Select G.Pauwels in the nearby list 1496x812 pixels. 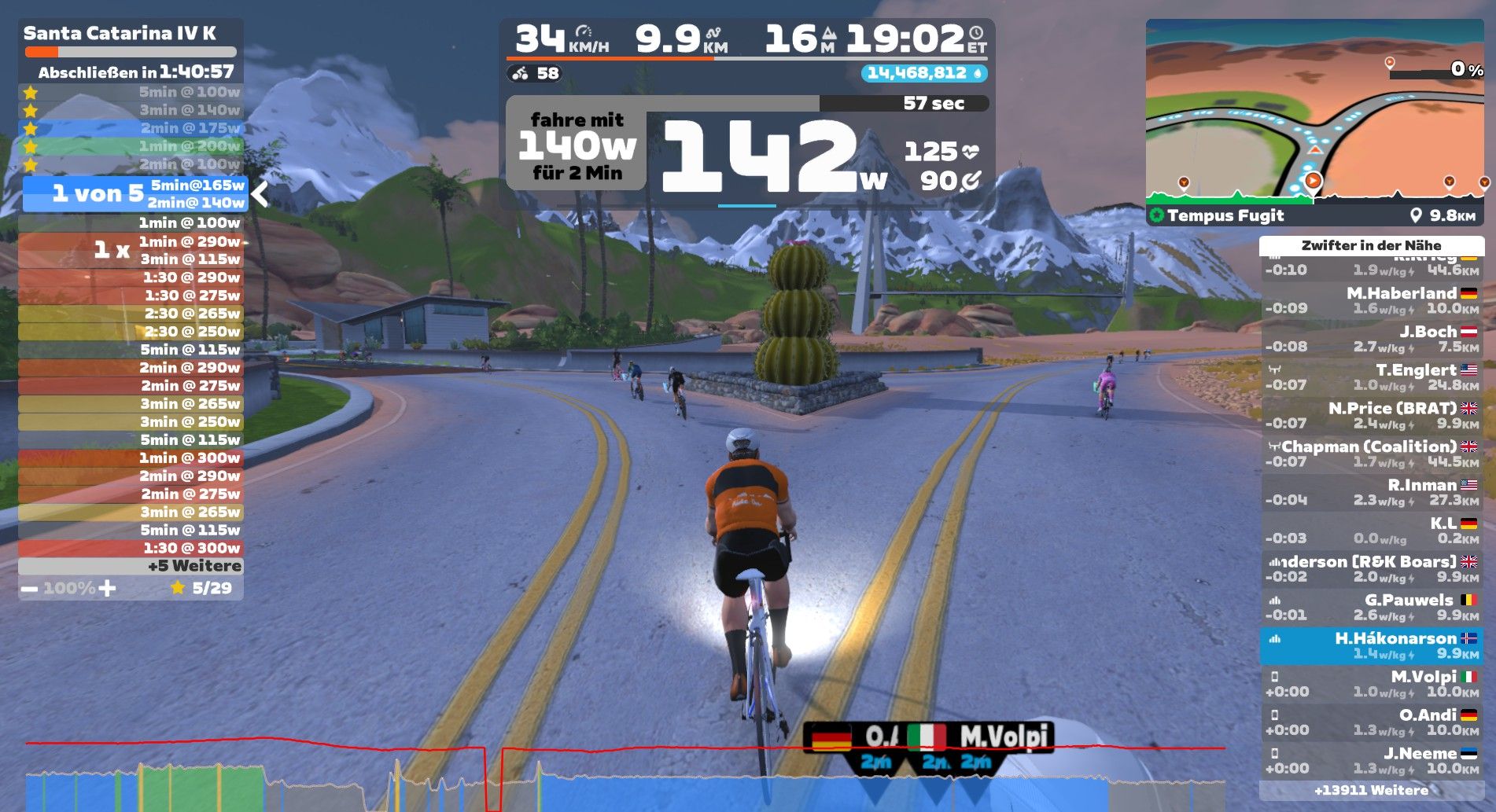click(1371, 608)
